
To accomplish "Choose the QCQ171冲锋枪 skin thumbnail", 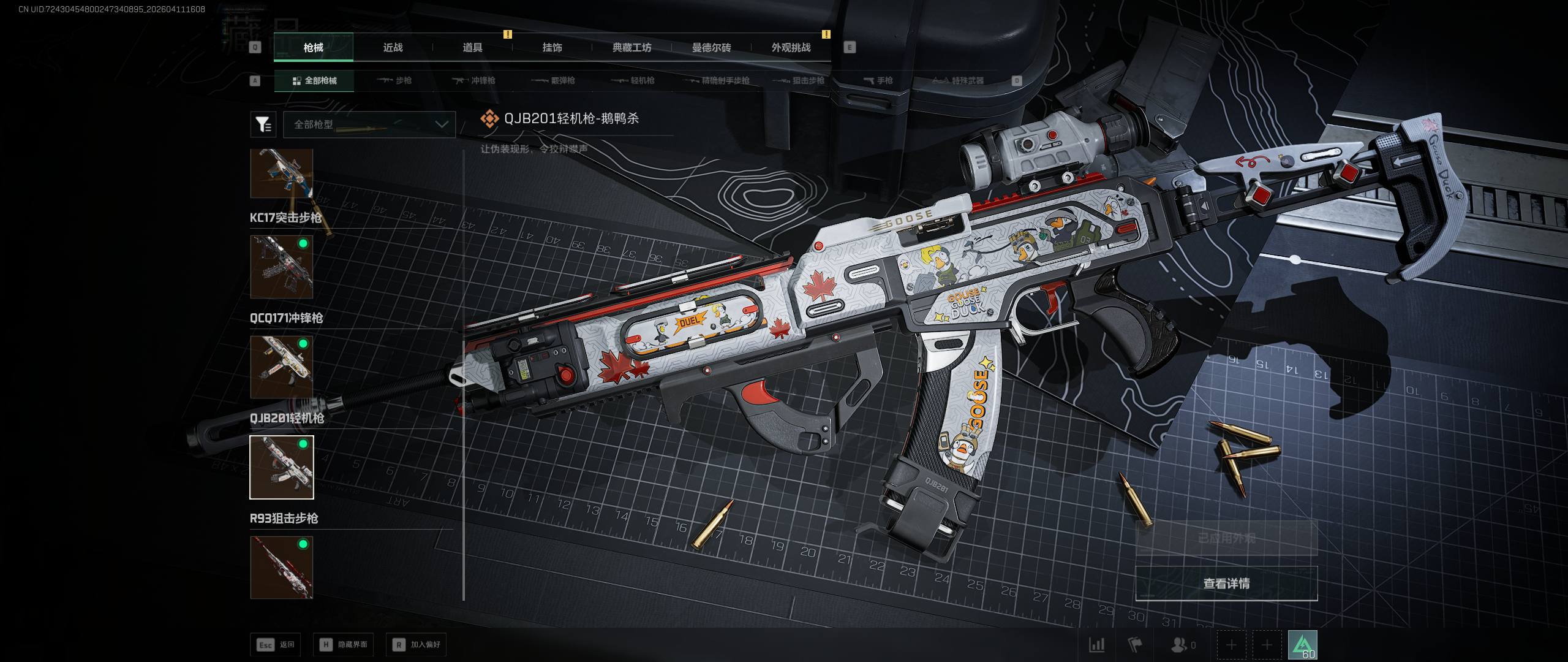I will [282, 367].
